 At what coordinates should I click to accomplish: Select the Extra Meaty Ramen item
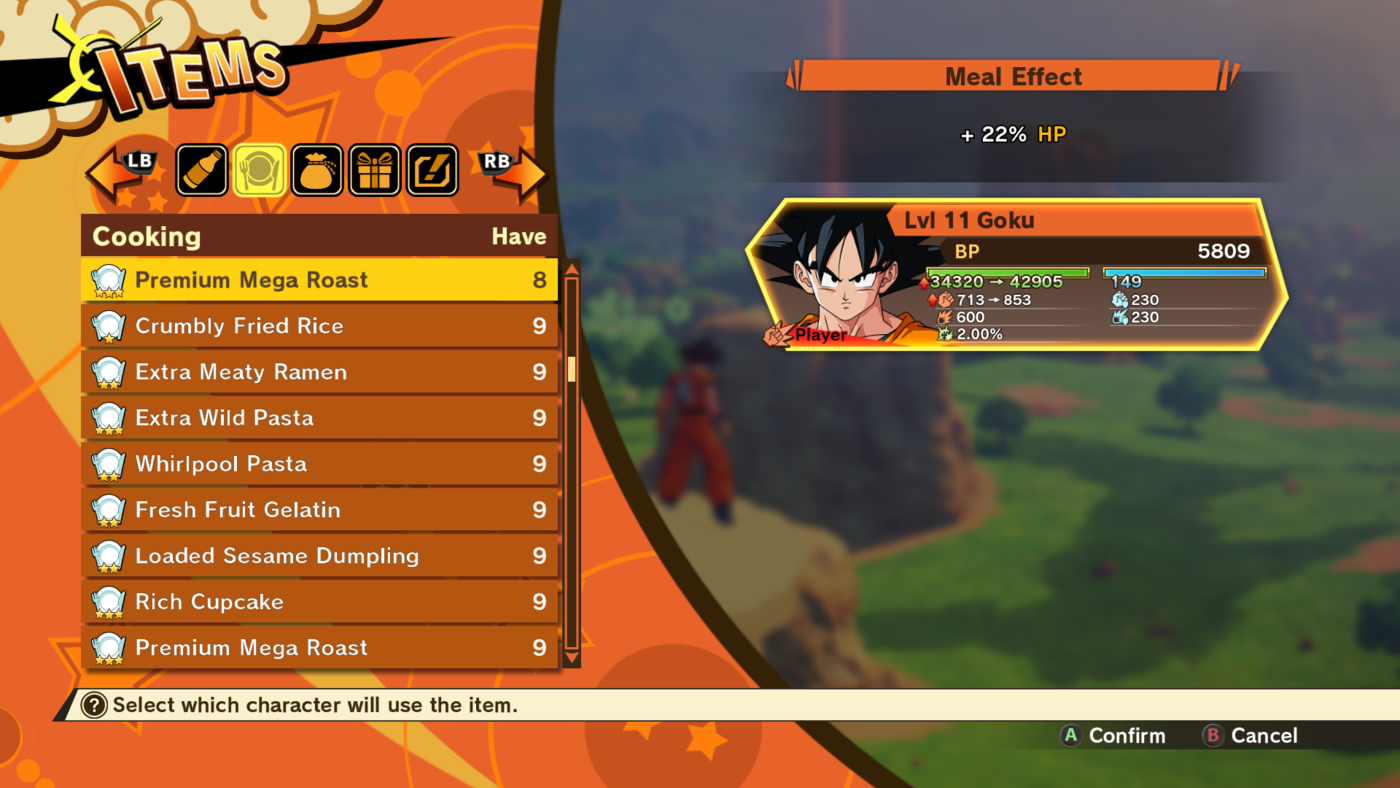pyautogui.click(x=300, y=371)
